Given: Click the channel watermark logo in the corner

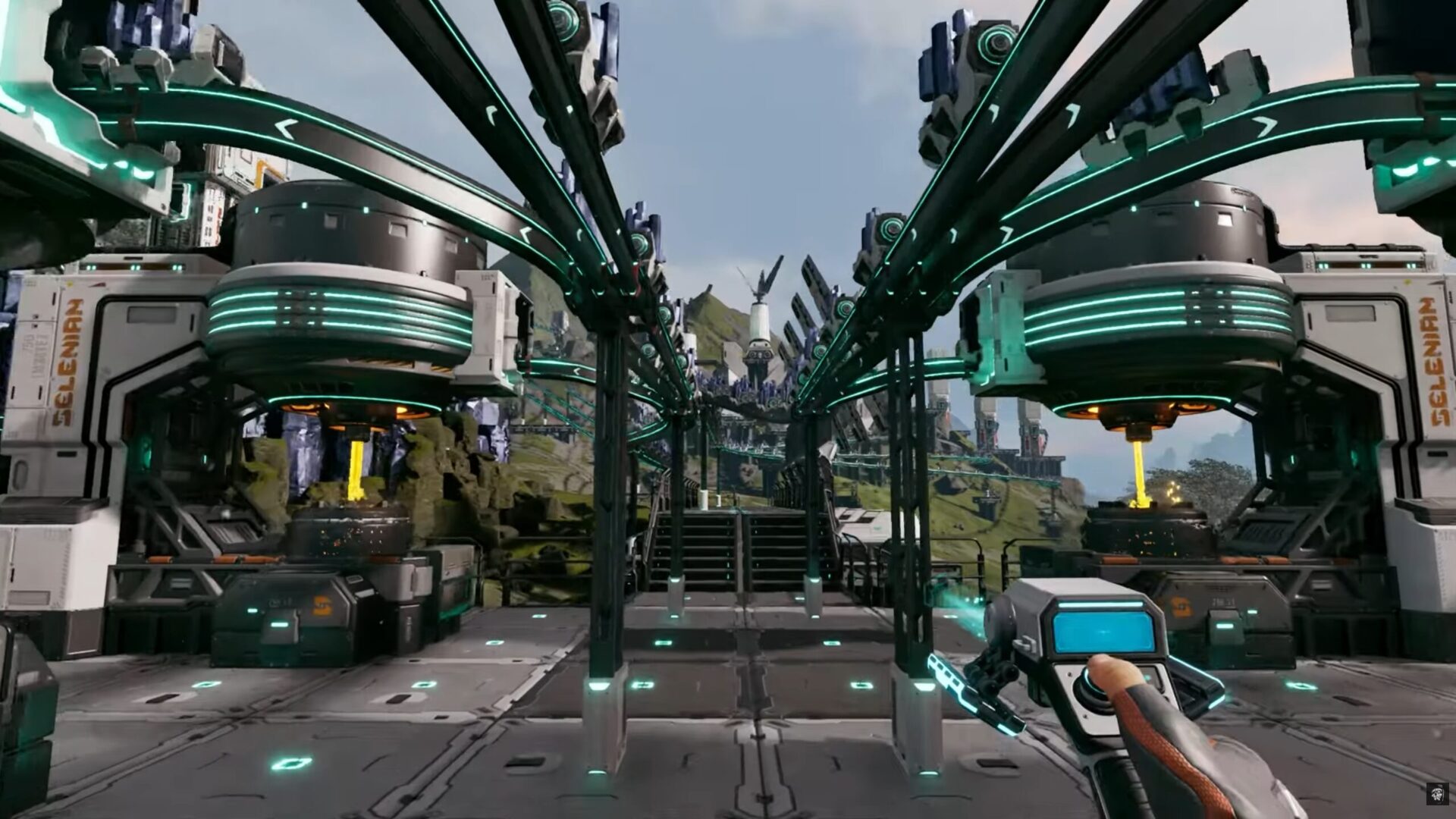Looking at the screenshot, I should [x=1436, y=794].
